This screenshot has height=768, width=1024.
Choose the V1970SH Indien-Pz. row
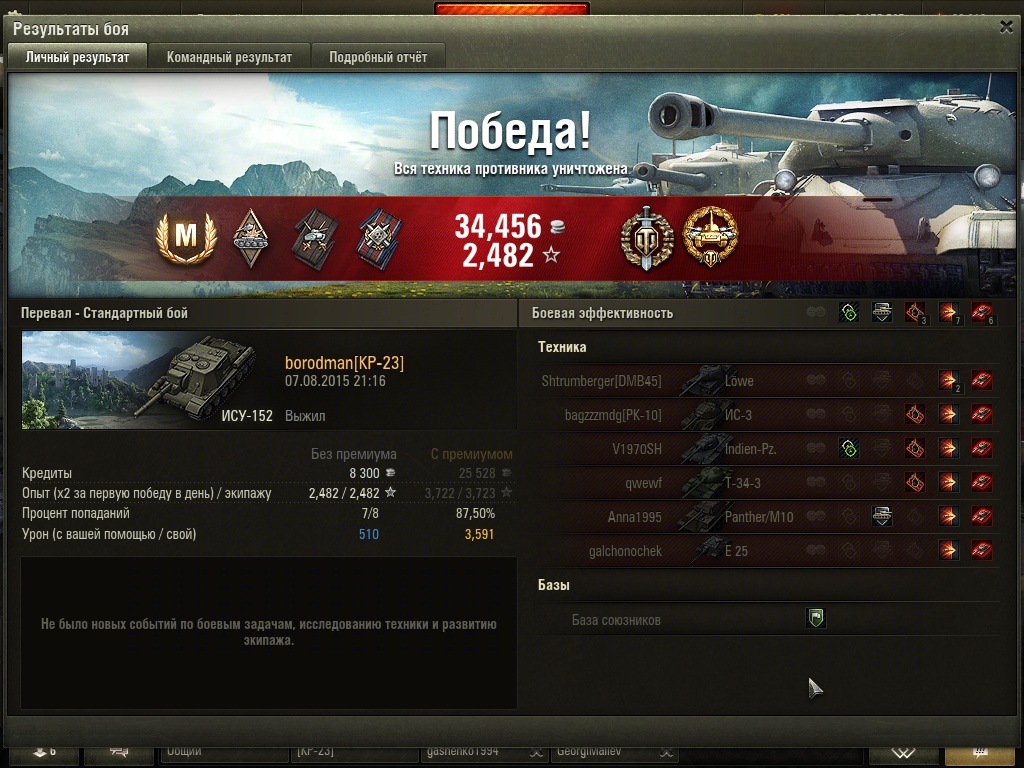(767, 449)
